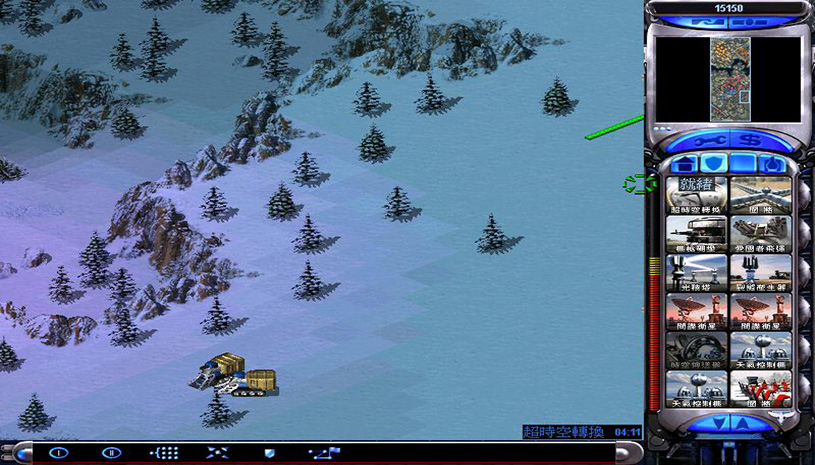
Task: Switch to the structures build tab
Action: pos(684,164)
